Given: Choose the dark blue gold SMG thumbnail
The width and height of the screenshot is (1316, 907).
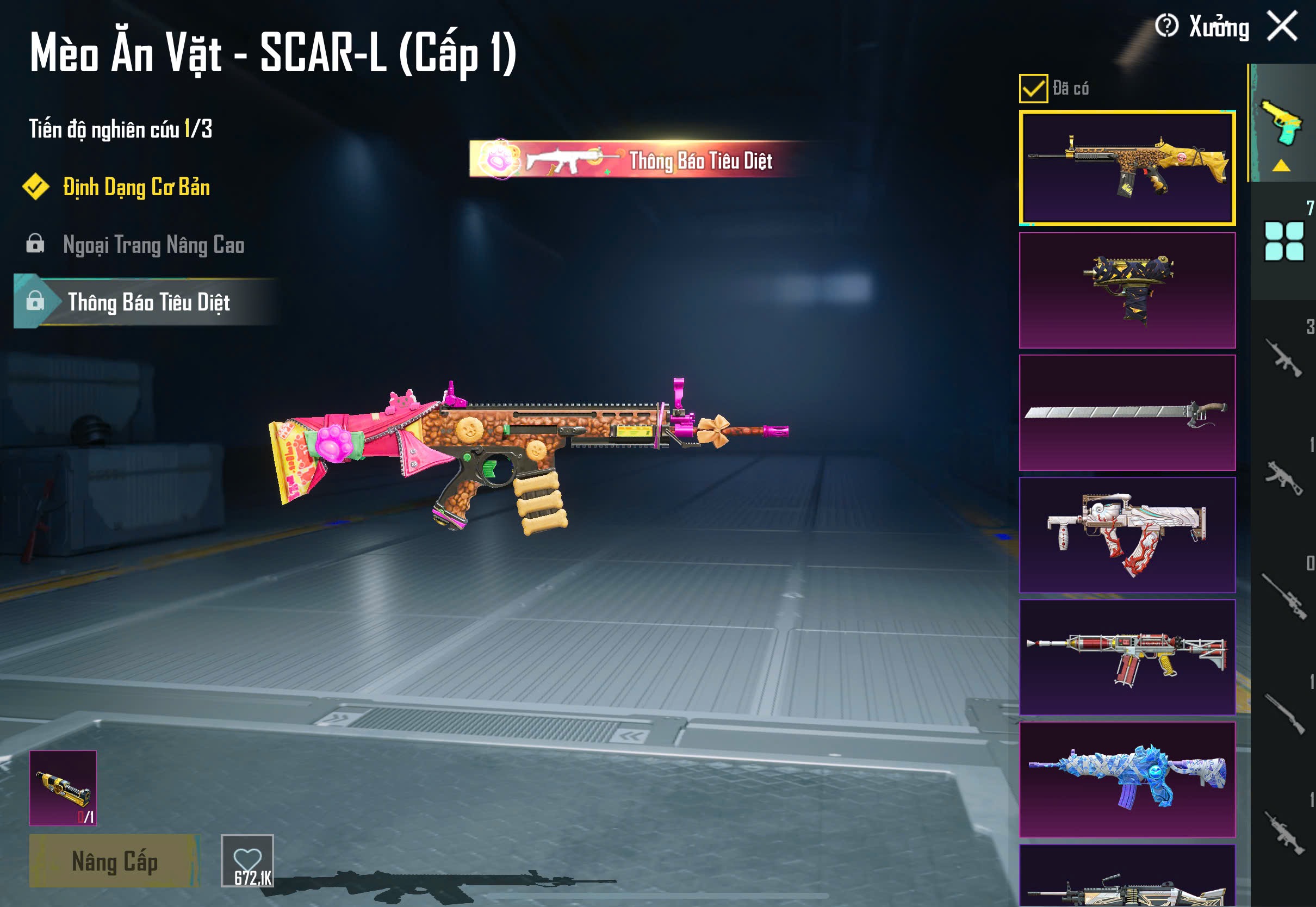Looking at the screenshot, I should (x=1127, y=290).
